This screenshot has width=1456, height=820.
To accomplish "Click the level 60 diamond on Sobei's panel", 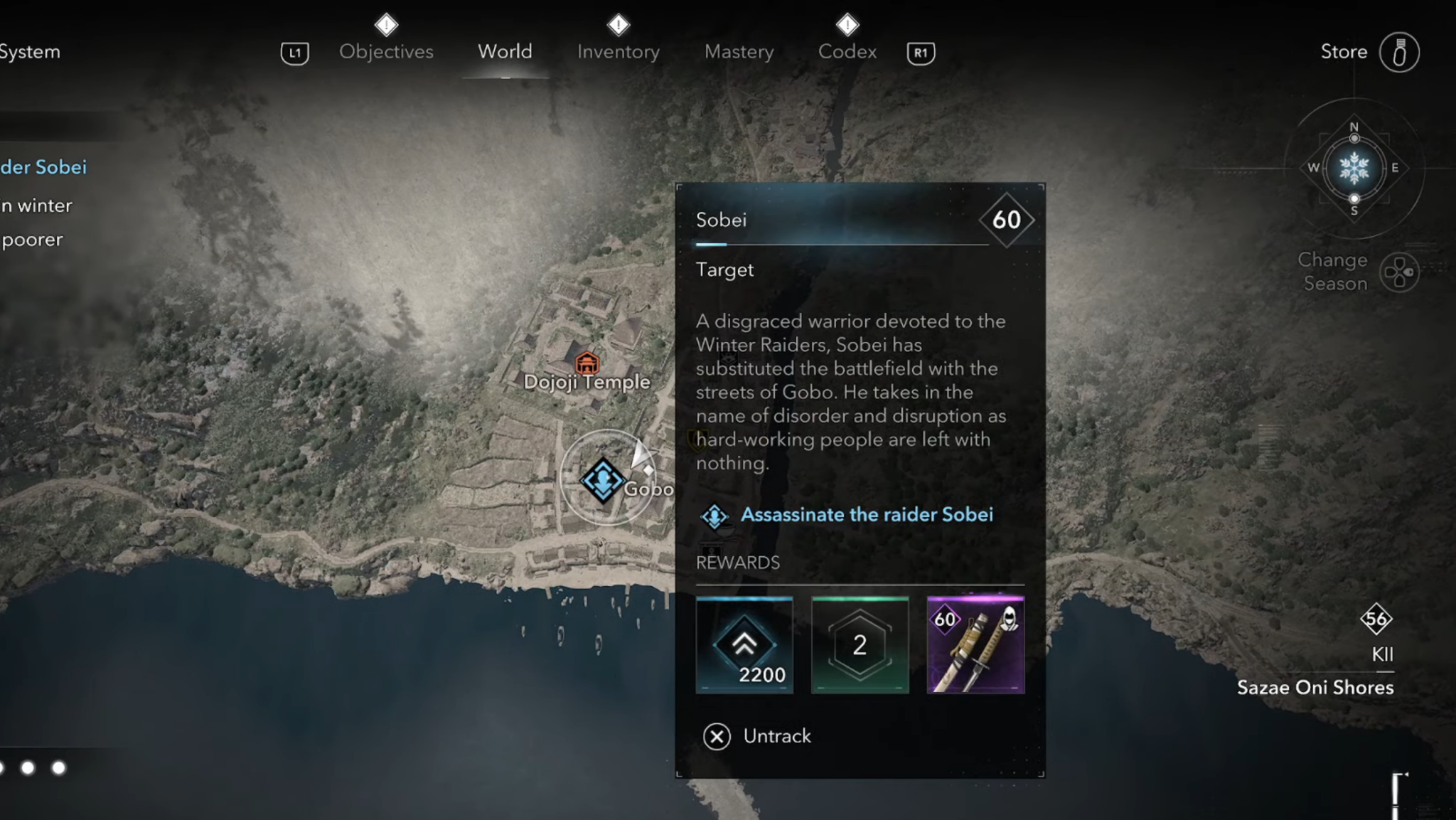I will pos(1008,218).
